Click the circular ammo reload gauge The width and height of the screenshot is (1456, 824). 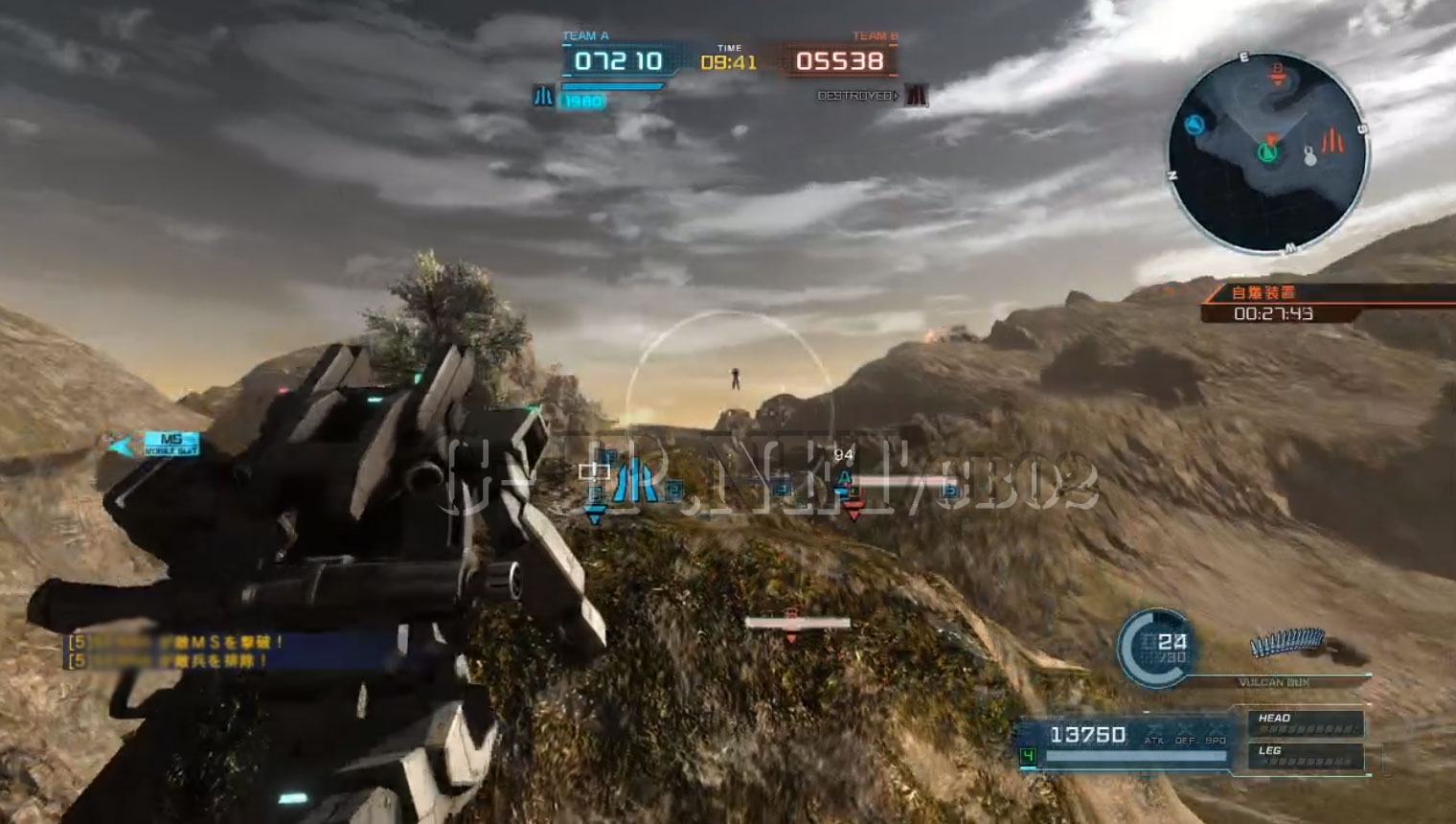[x=1155, y=649]
